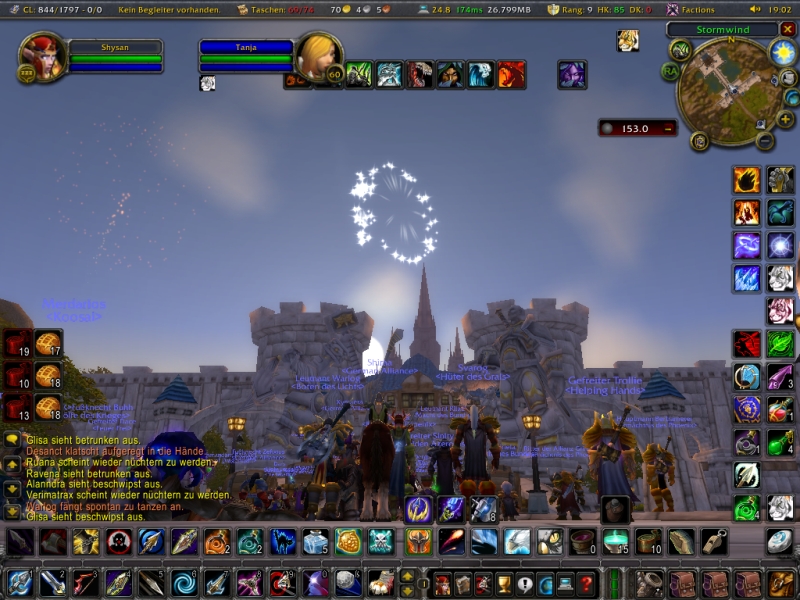Click the sun time-of-day indicator
This screenshot has height=600, width=800.
[x=783, y=52]
